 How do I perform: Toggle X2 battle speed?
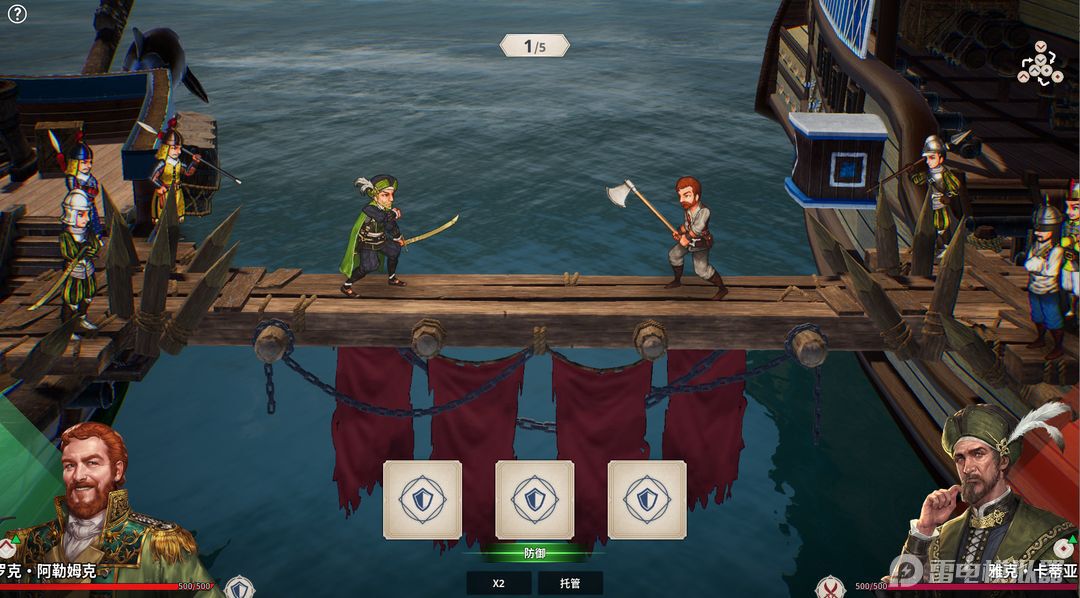(498, 583)
